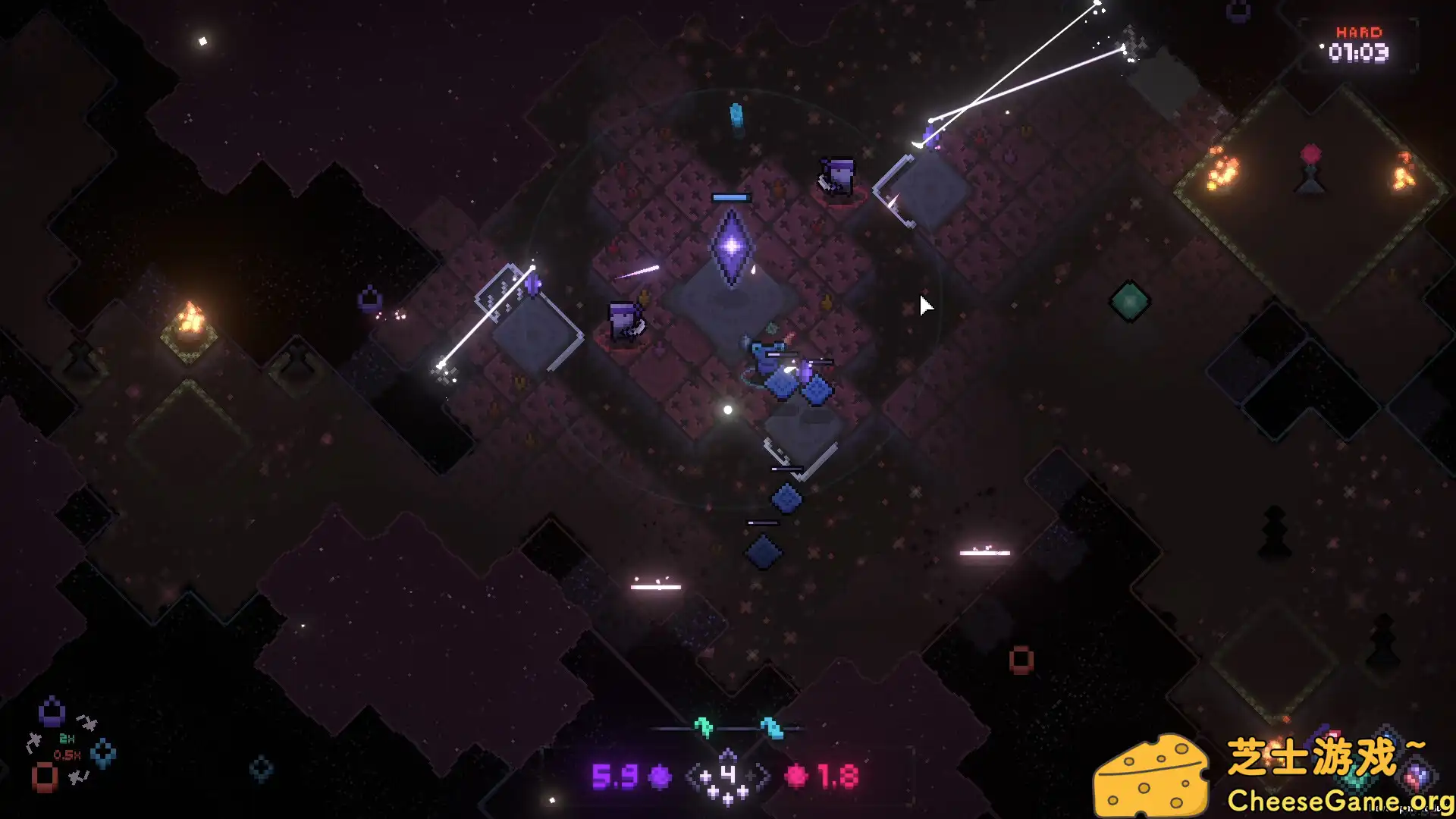Click the cyan marker on the progress track
The height and width of the screenshot is (819, 1456).
tap(772, 727)
